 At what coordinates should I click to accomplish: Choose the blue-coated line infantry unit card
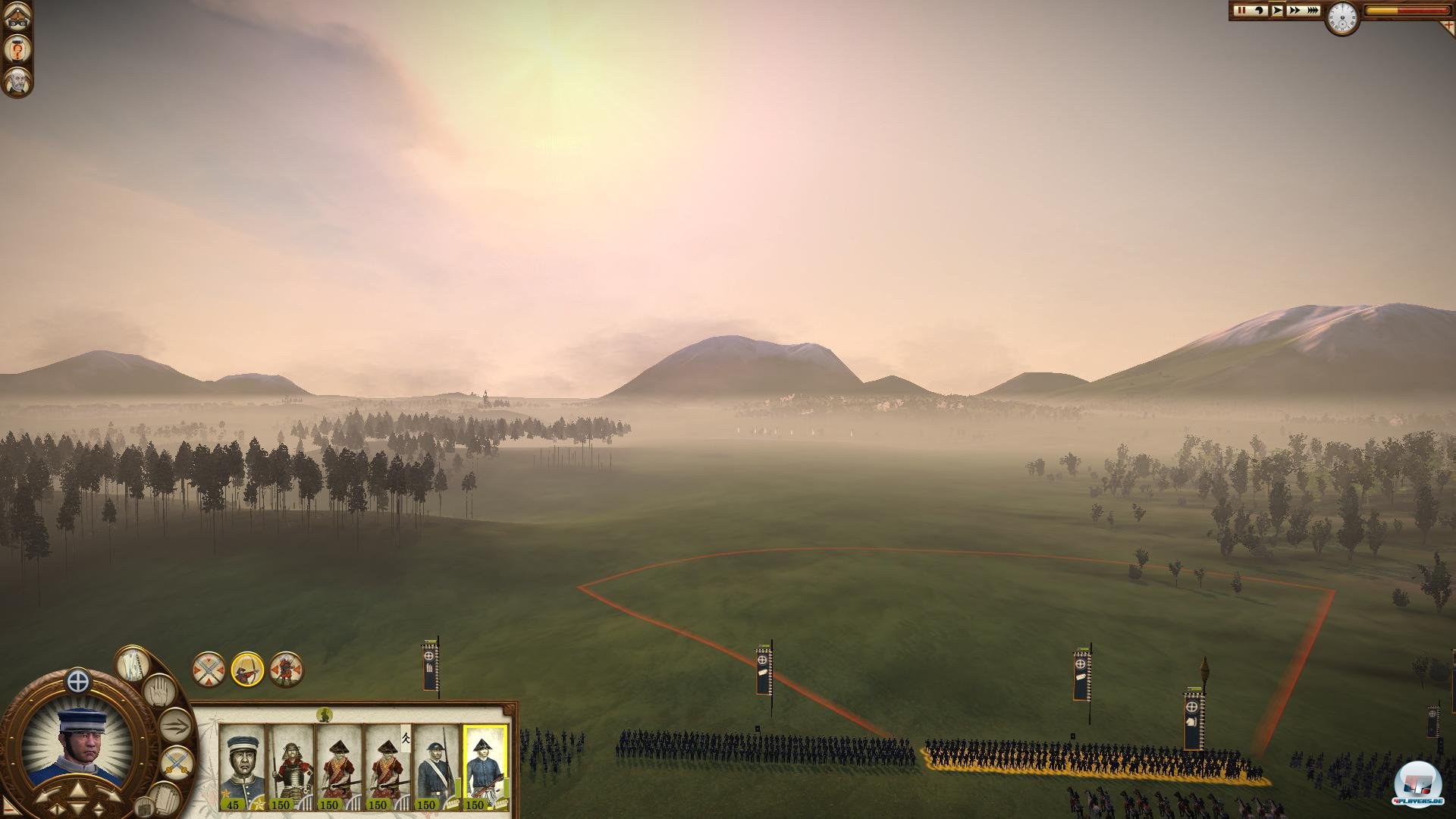coord(437,767)
